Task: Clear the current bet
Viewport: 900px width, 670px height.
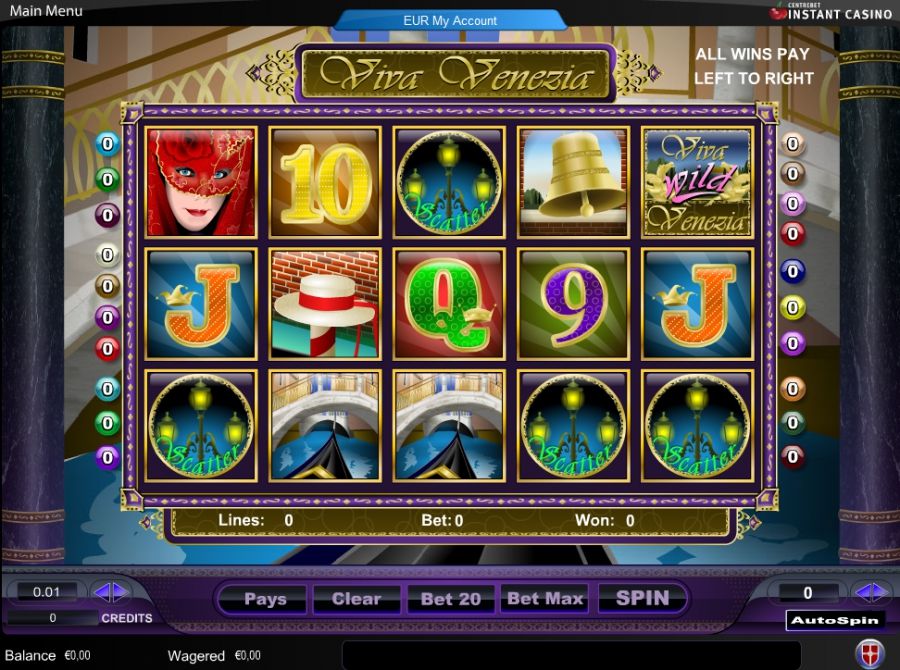Action: [x=357, y=599]
